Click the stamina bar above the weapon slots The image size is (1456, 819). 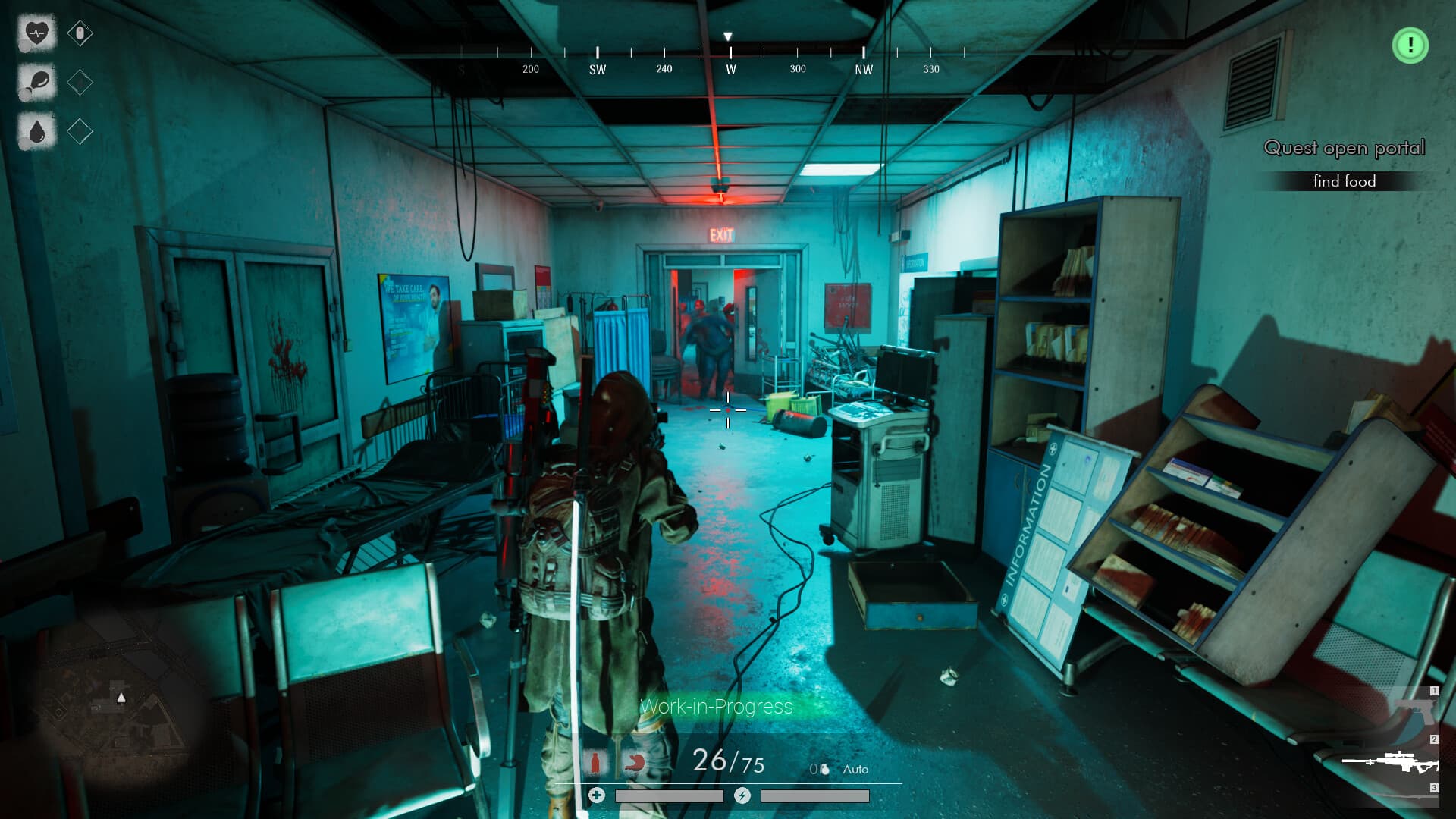[x=815, y=796]
